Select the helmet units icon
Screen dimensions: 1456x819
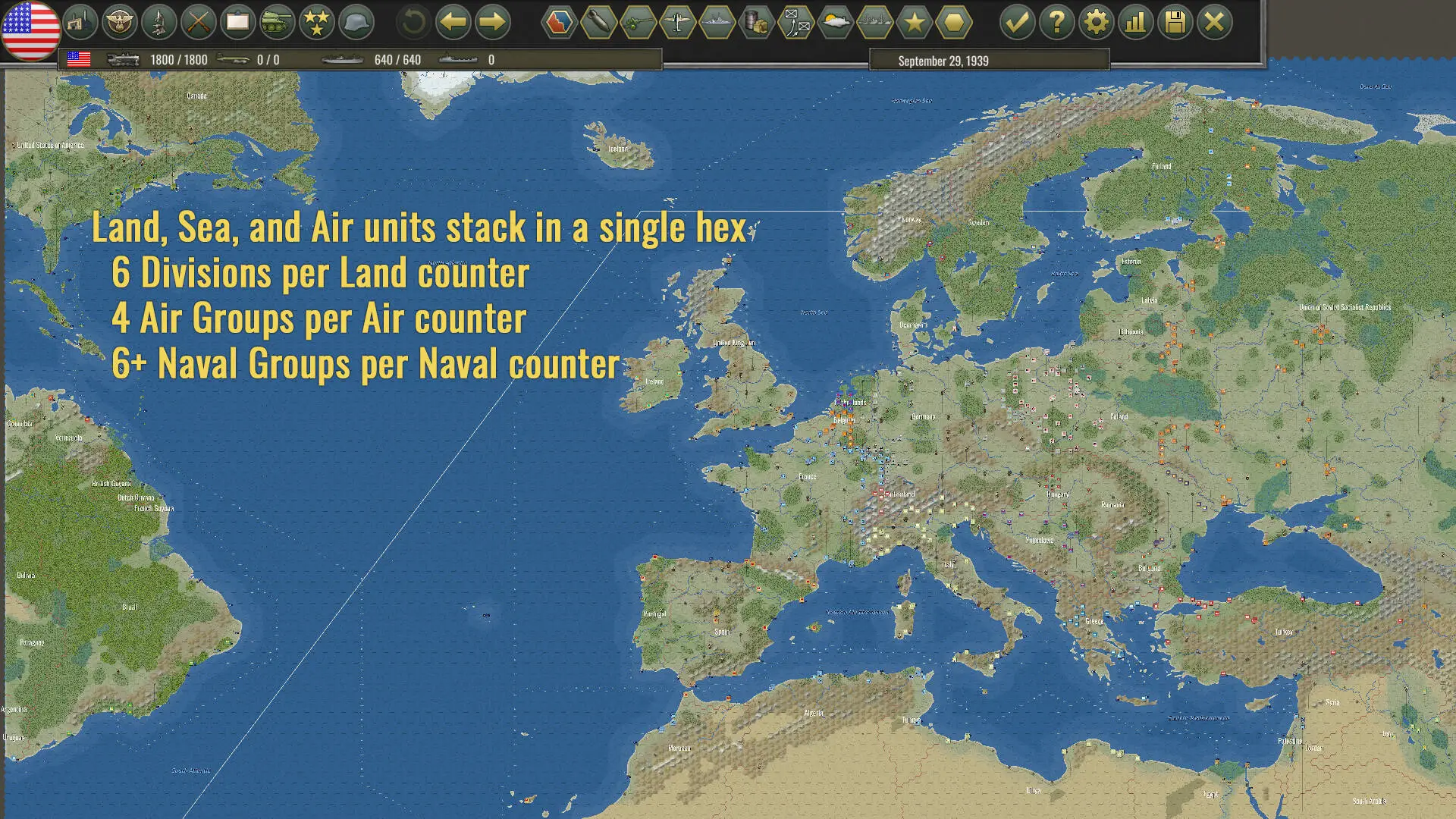pos(356,23)
